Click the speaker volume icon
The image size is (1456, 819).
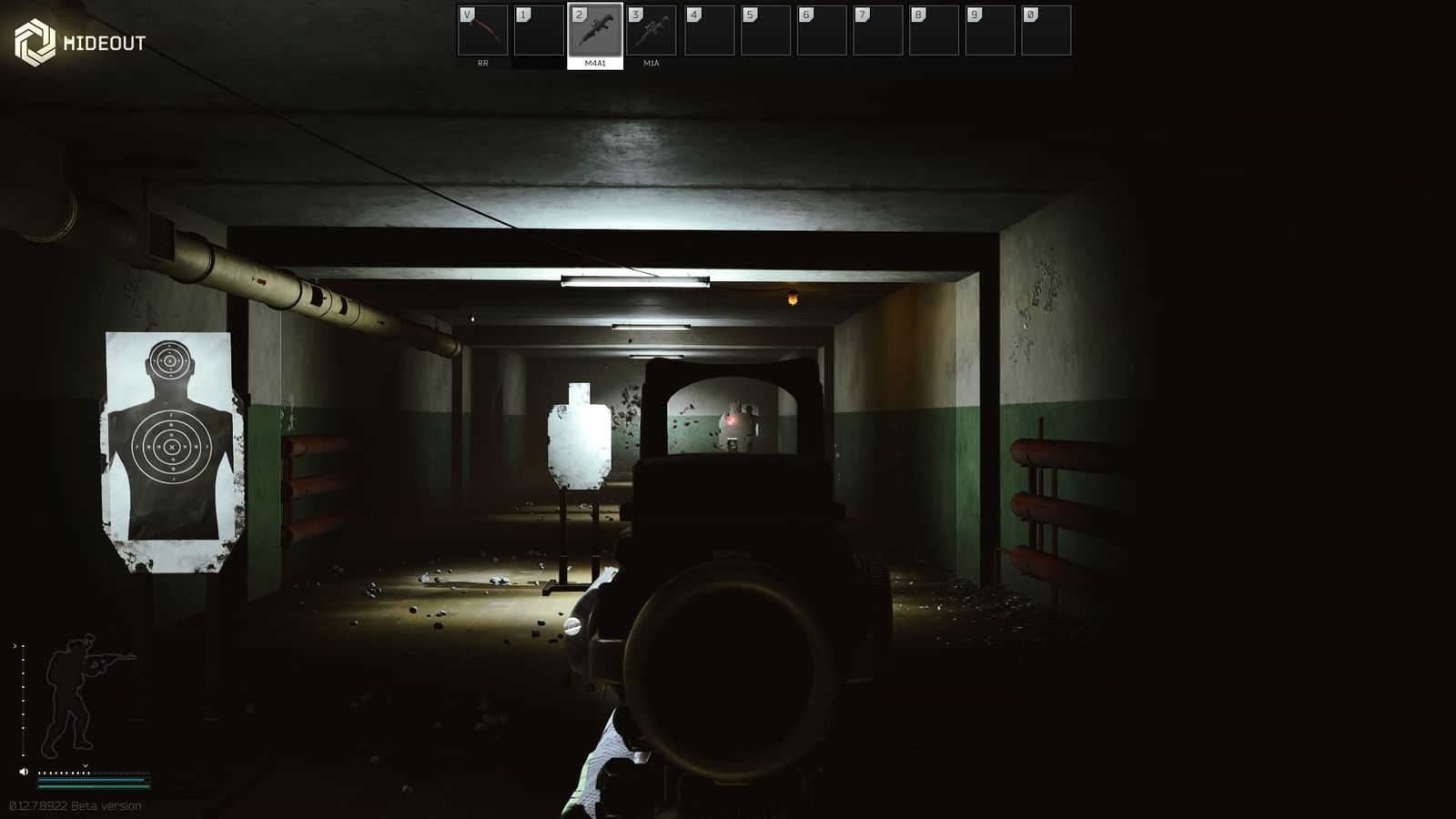coord(24,773)
